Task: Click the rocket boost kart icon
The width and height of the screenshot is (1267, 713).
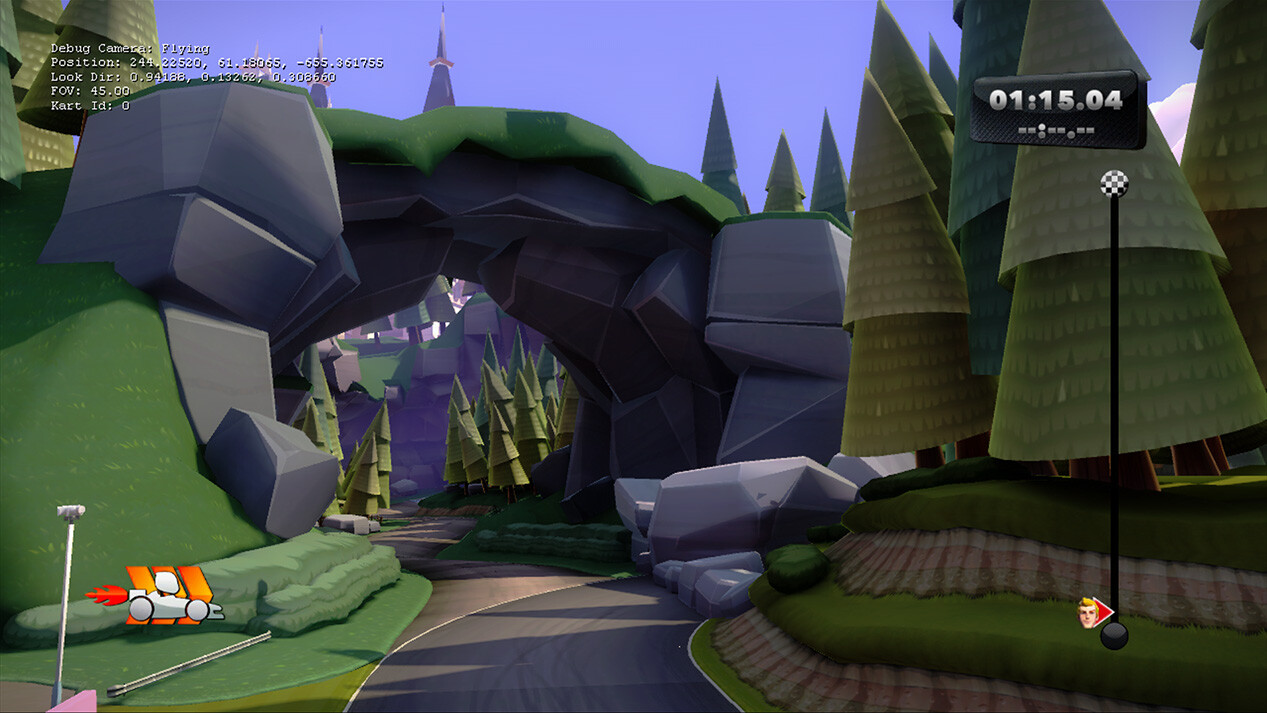Action: pos(157,596)
